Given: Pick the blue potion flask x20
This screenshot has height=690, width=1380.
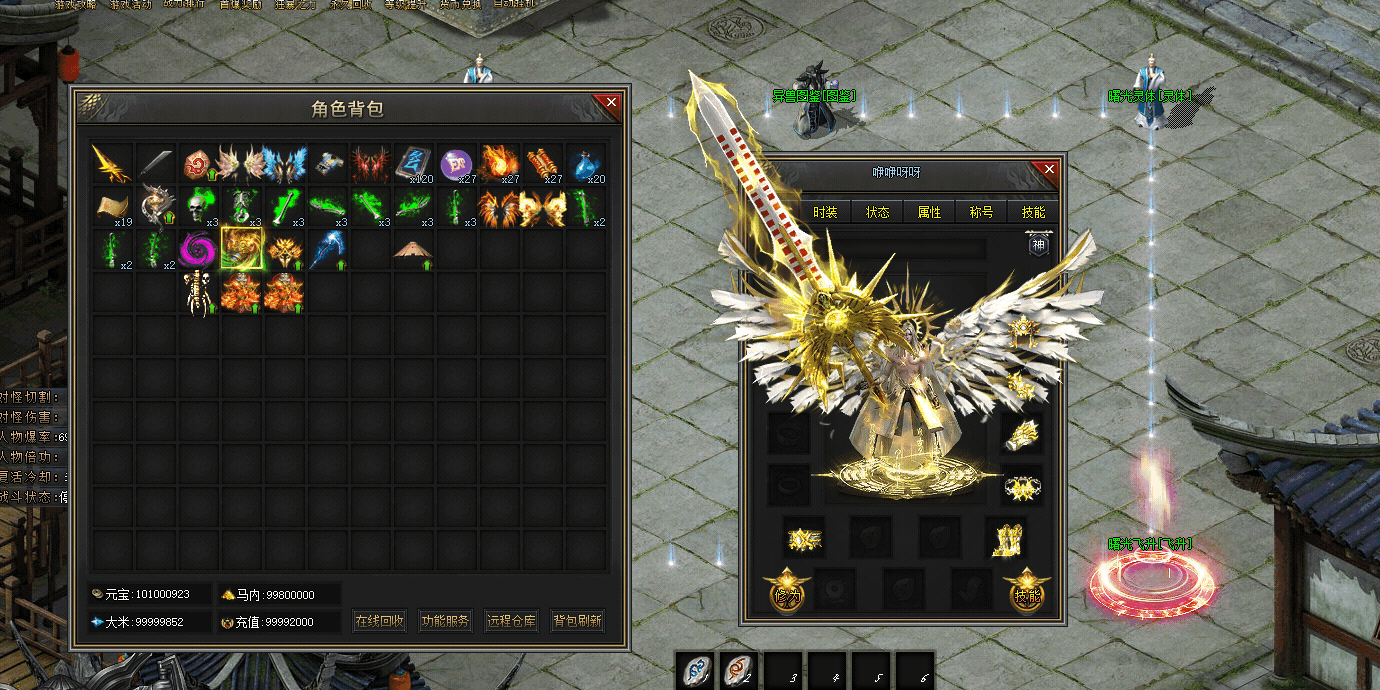Looking at the screenshot, I should coord(585,163).
